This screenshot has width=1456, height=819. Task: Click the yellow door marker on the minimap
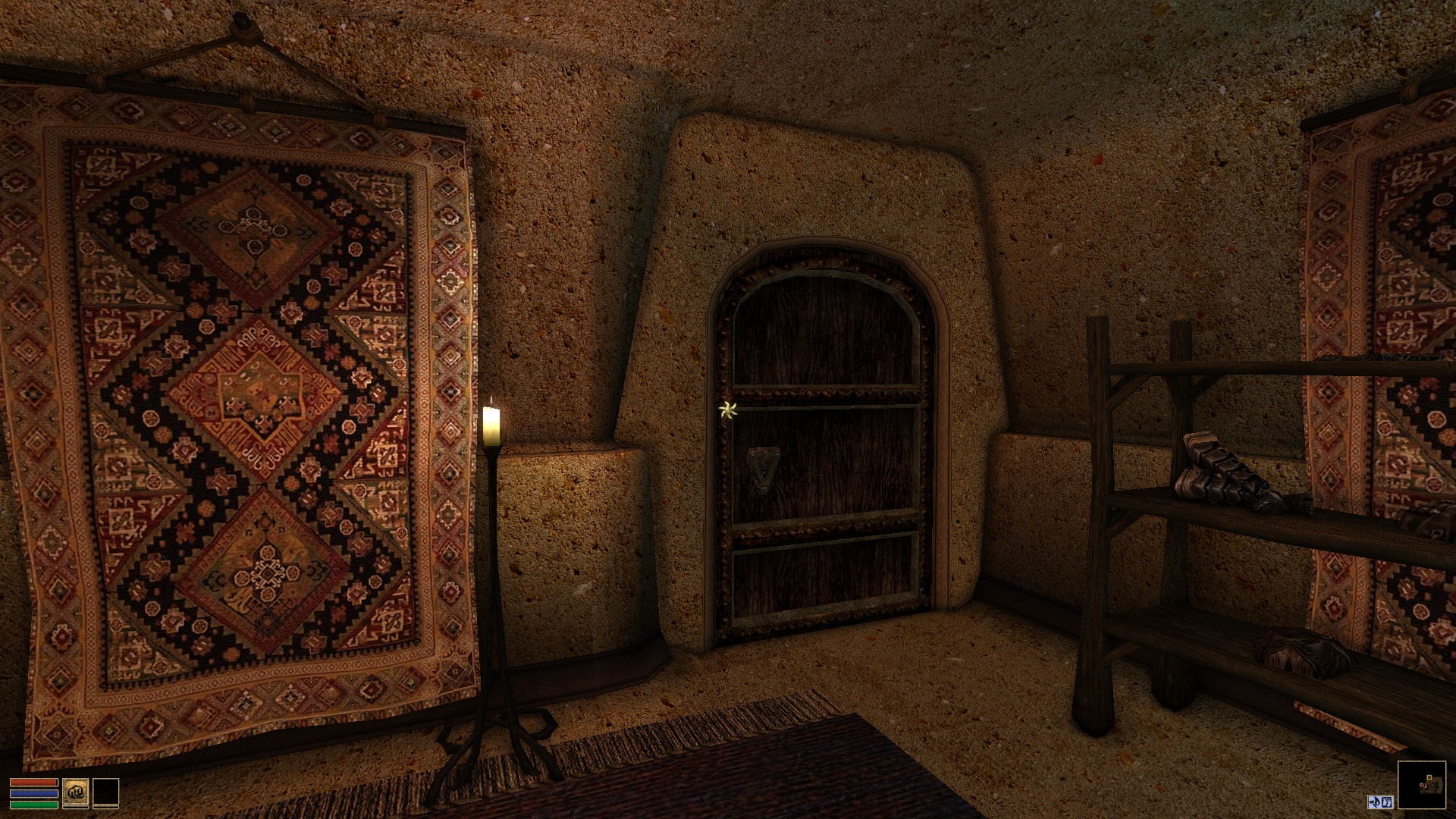point(1429,777)
